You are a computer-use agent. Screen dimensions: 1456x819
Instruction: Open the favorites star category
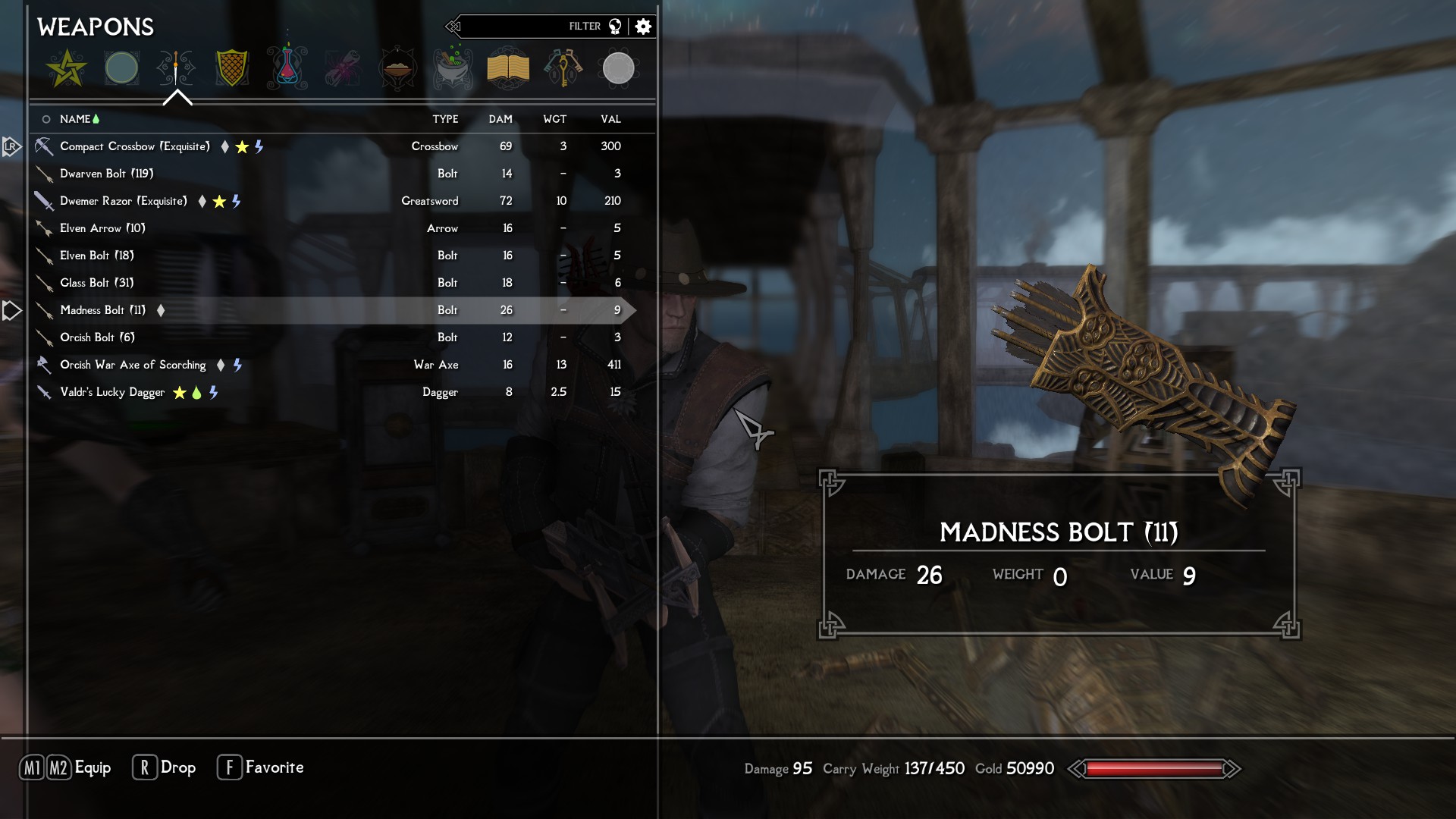[66, 68]
